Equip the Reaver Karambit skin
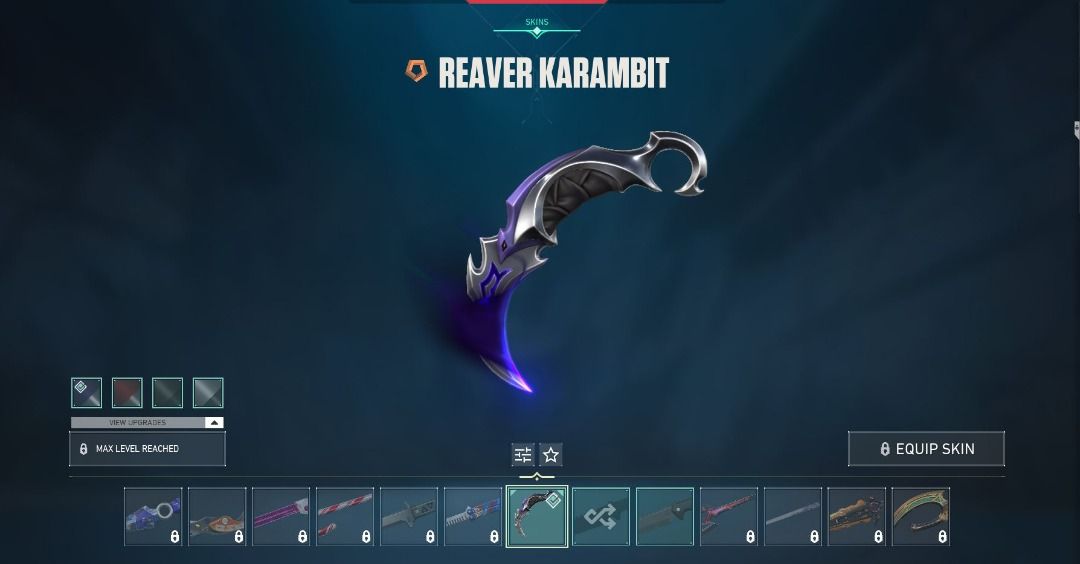 [926, 449]
